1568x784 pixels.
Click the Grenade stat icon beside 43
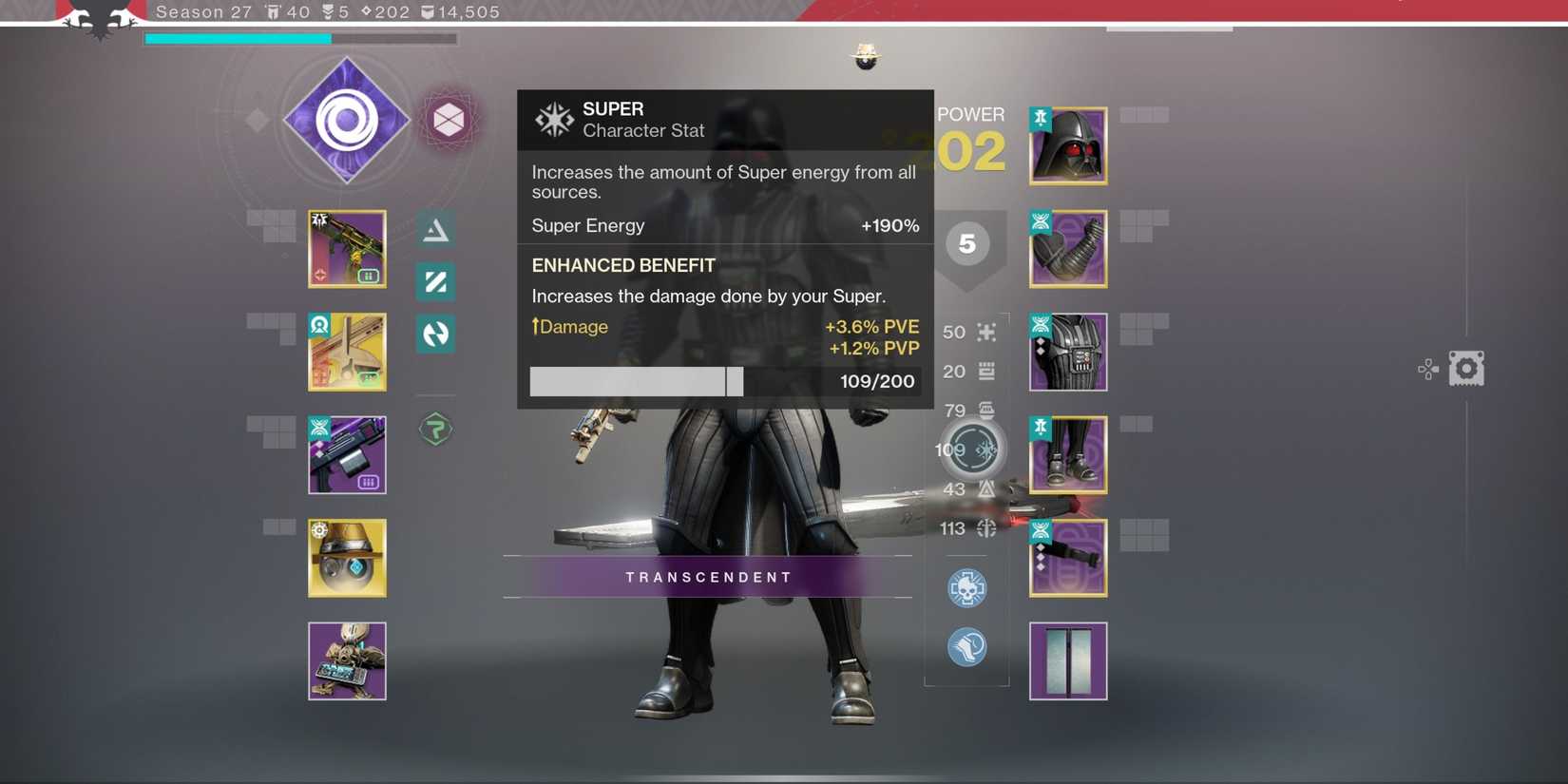click(x=986, y=488)
